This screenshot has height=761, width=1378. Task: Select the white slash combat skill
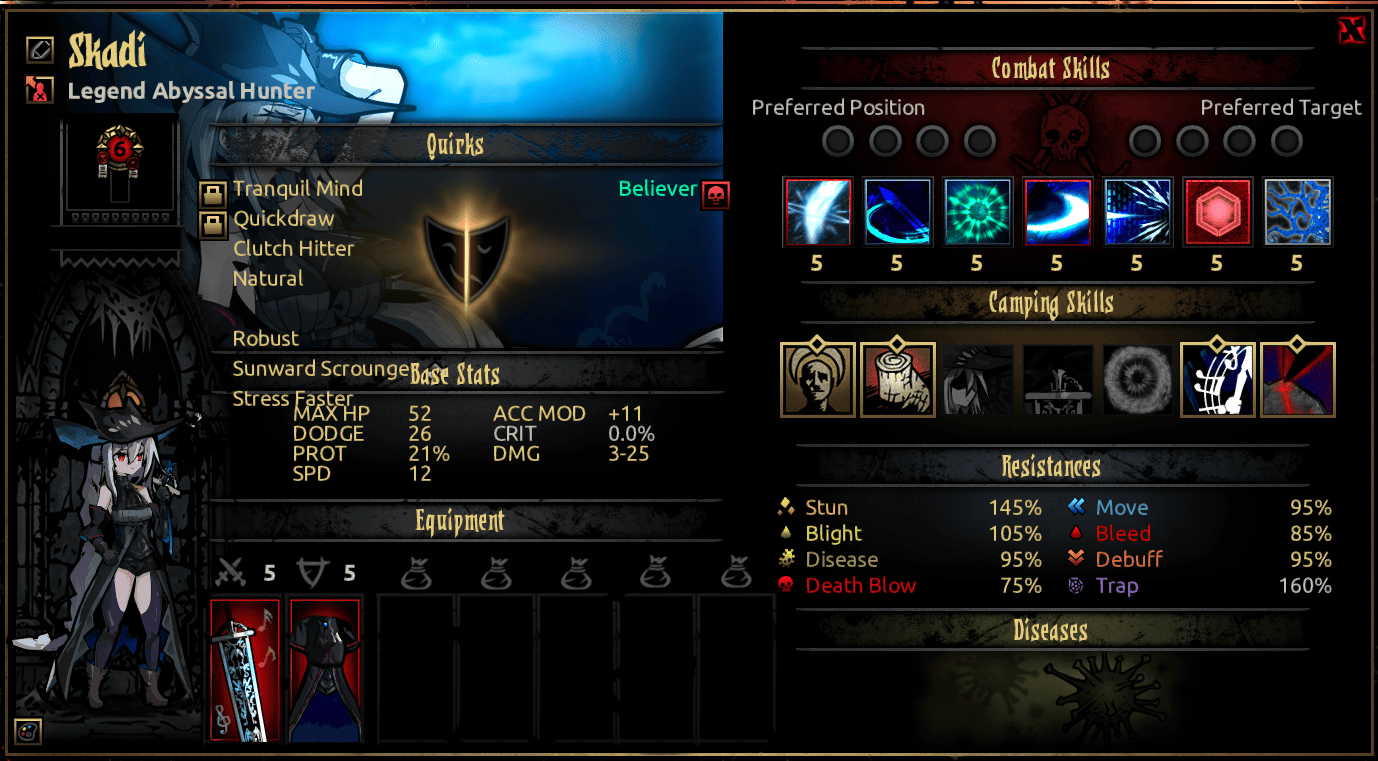818,212
